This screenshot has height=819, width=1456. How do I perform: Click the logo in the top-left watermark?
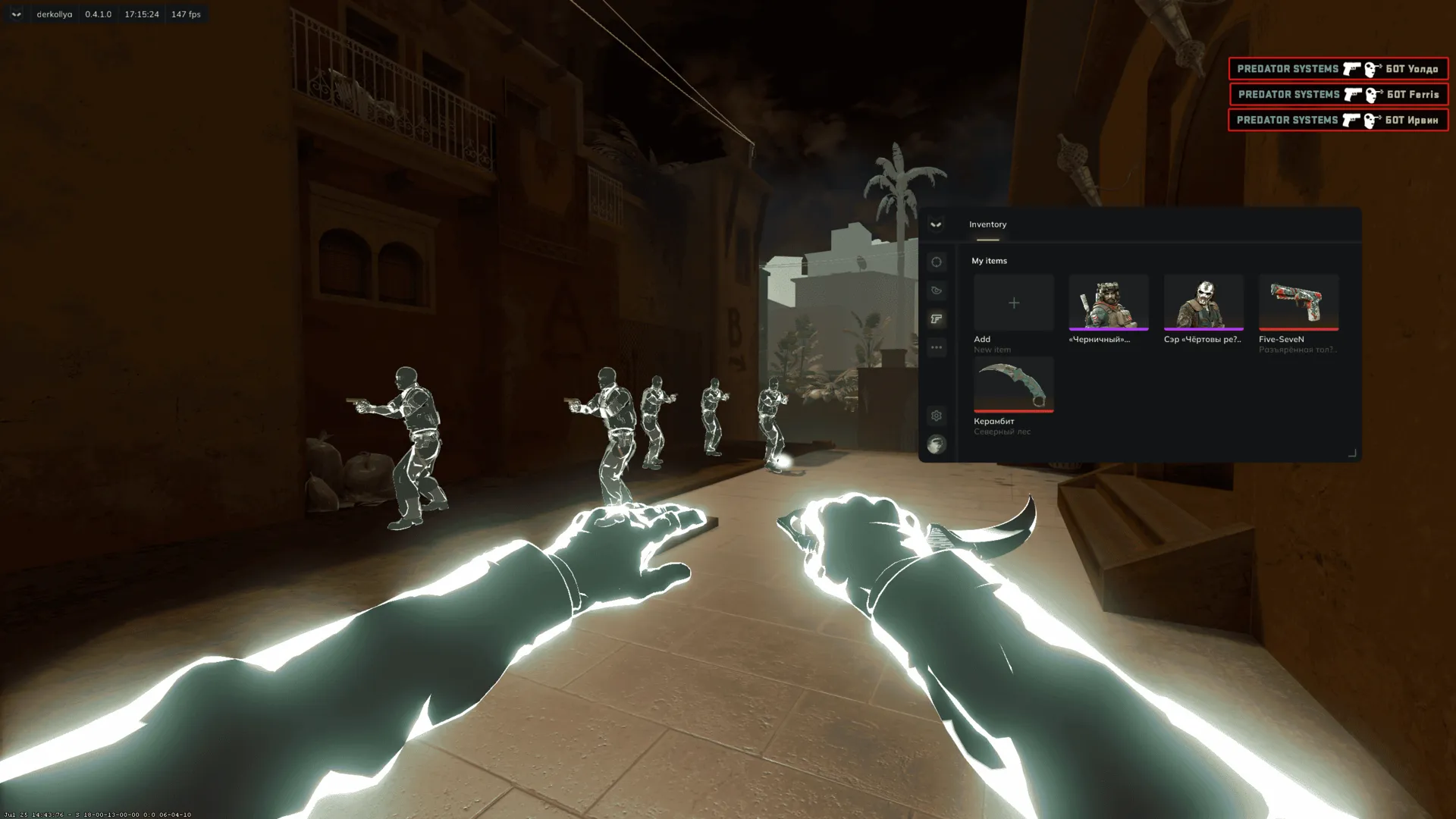pos(16,14)
